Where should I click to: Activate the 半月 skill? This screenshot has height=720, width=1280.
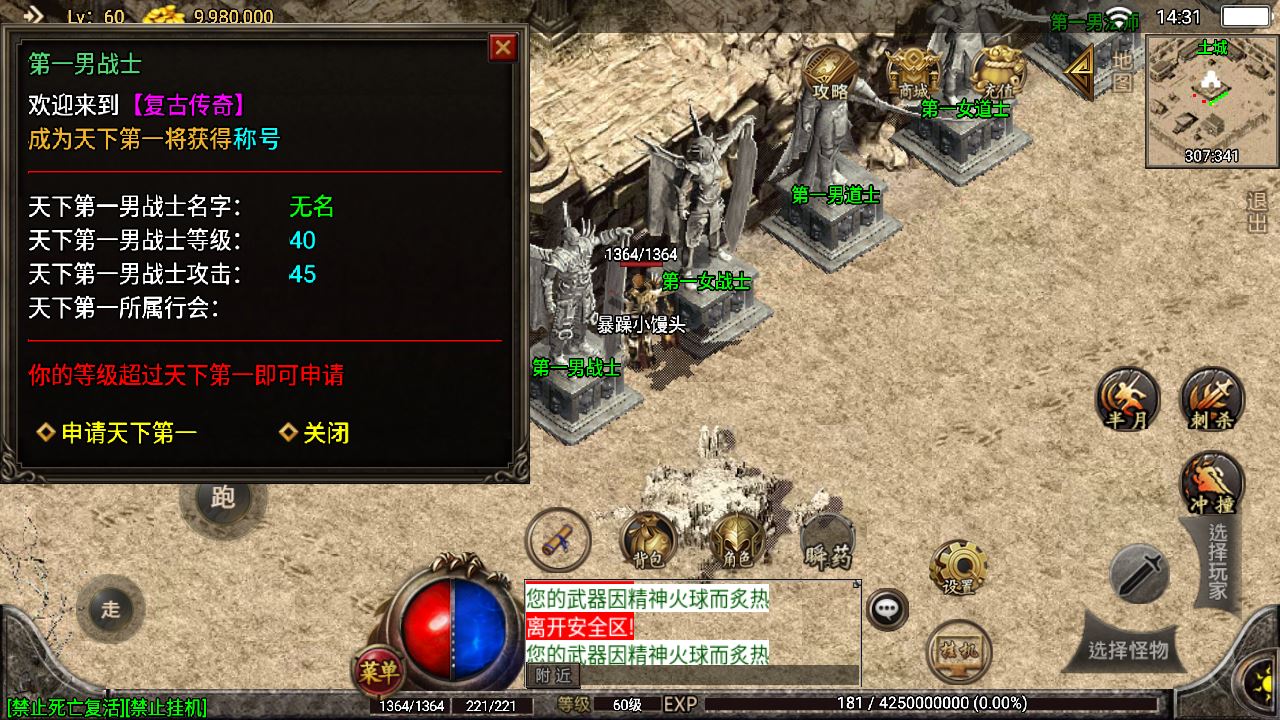[1127, 398]
